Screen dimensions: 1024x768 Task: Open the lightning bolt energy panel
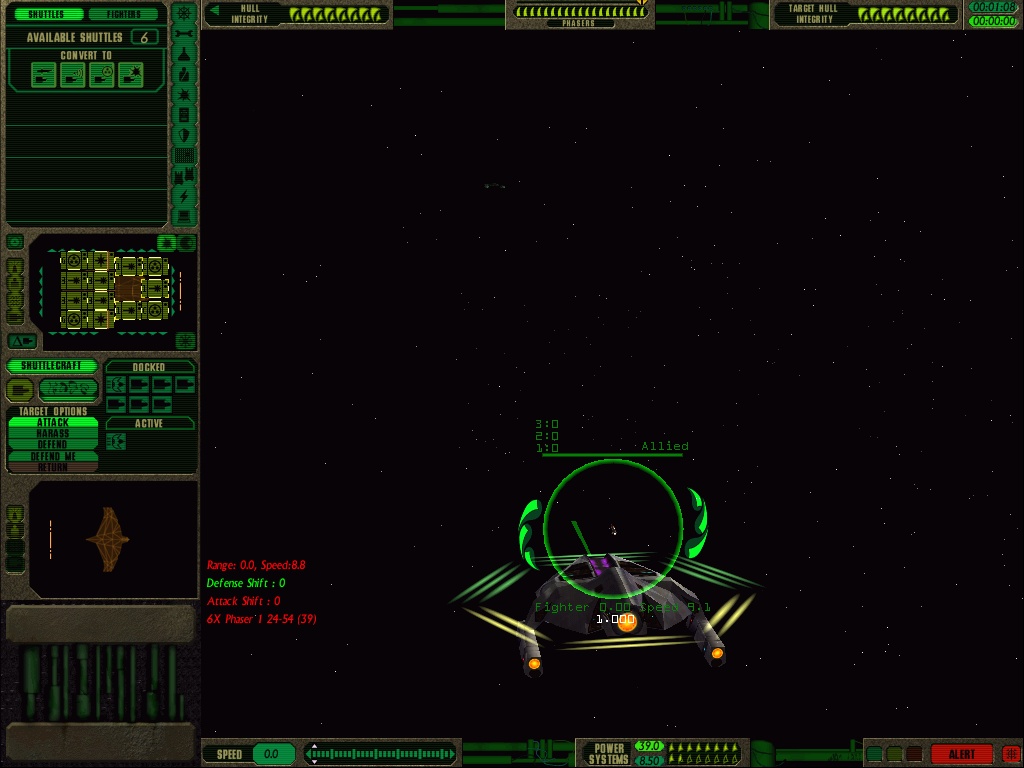click(x=184, y=197)
